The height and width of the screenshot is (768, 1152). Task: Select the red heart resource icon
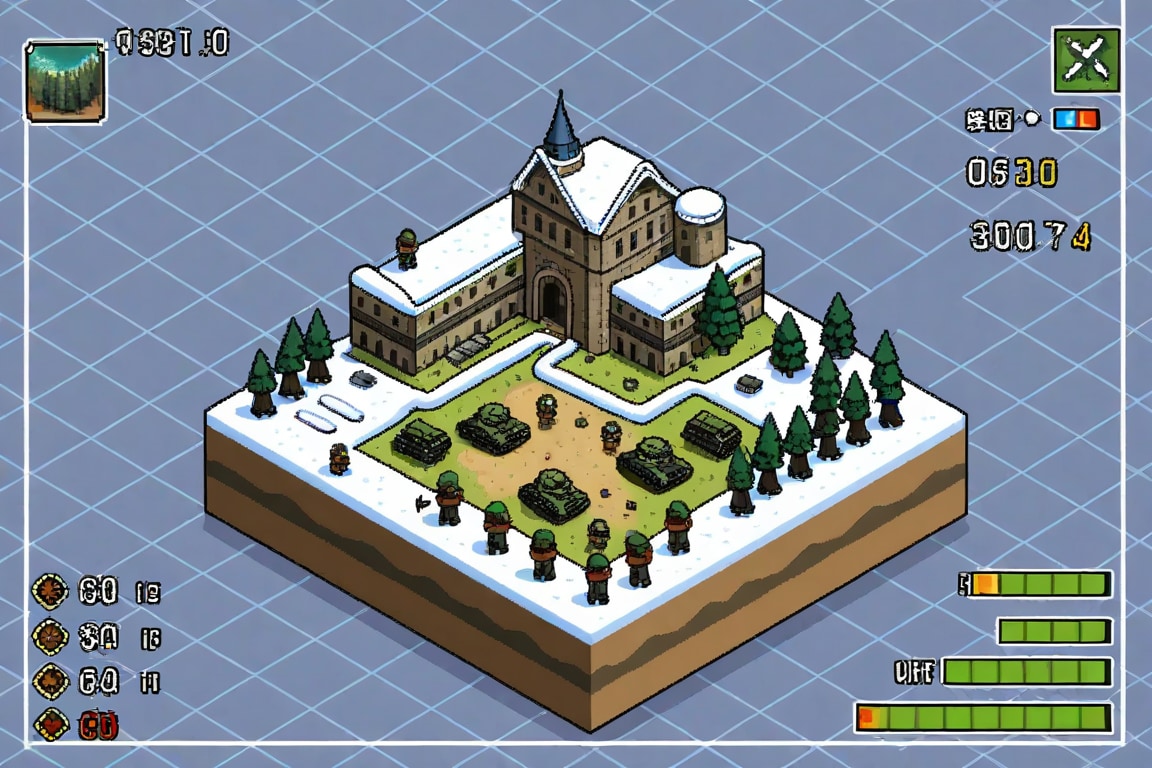[x=51, y=723]
